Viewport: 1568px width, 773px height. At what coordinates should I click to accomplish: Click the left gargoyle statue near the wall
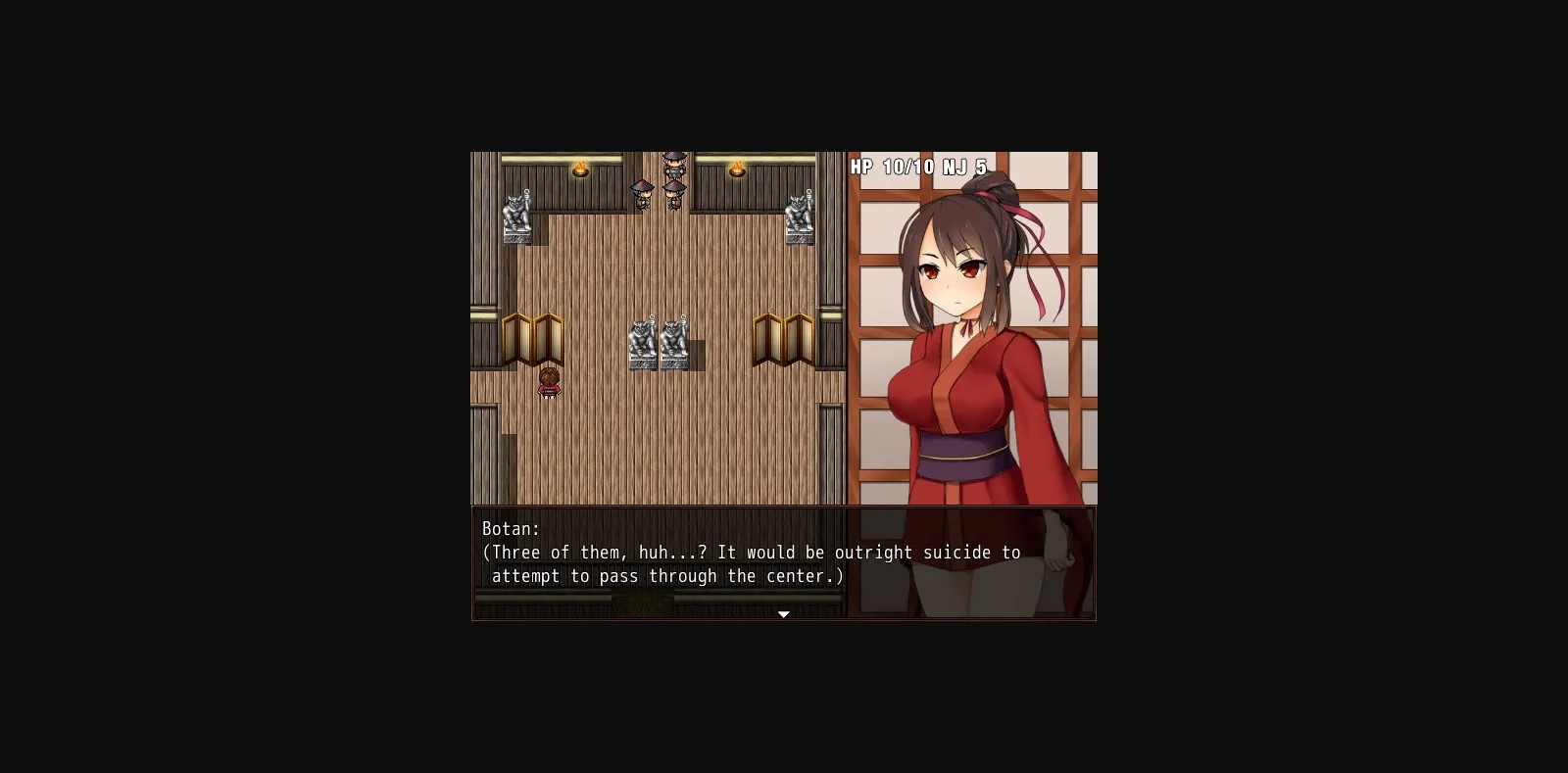coord(517,216)
